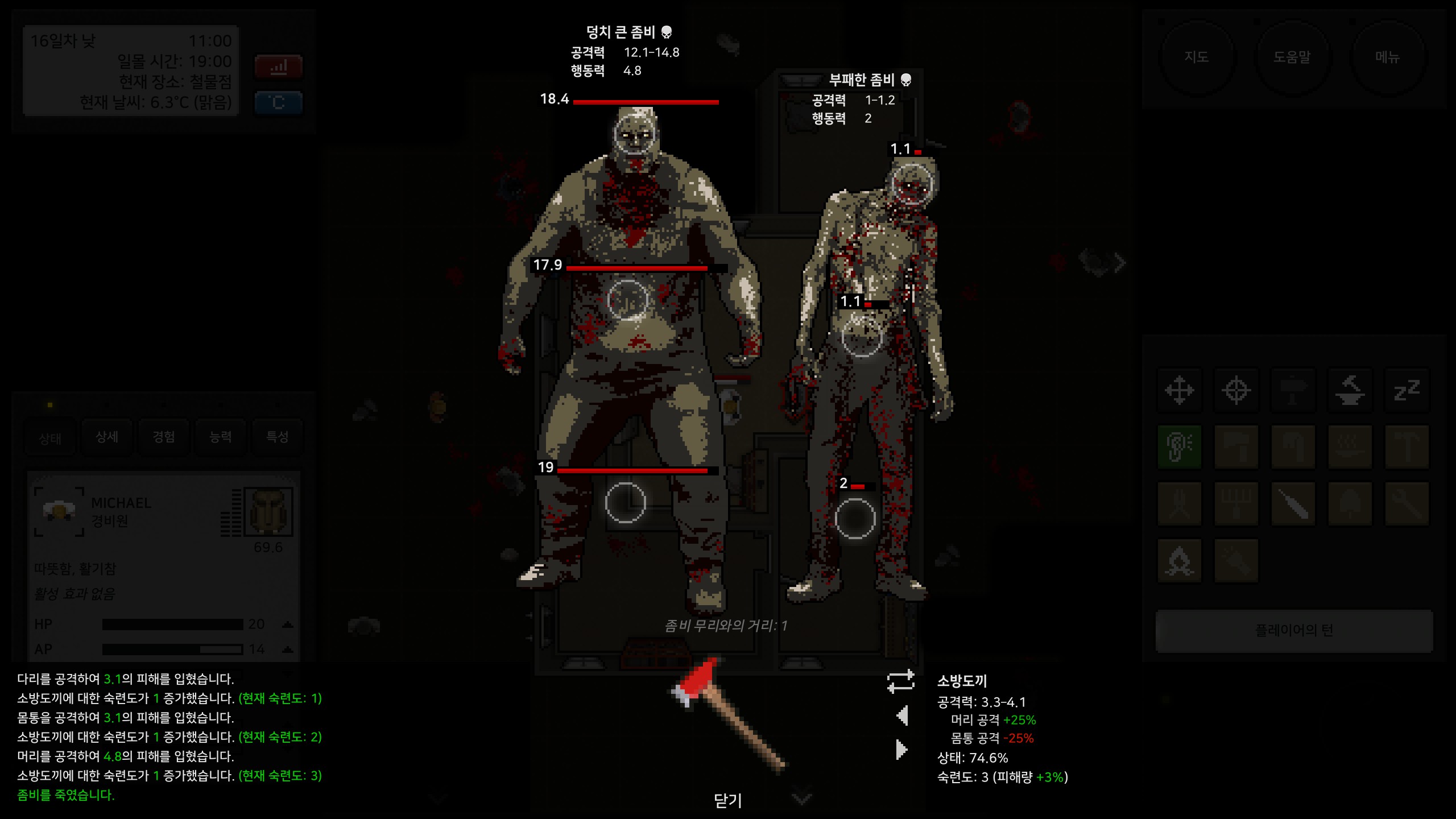Select the crosshair targeting icon
Screen dimensions: 1456x819
tap(1237, 391)
